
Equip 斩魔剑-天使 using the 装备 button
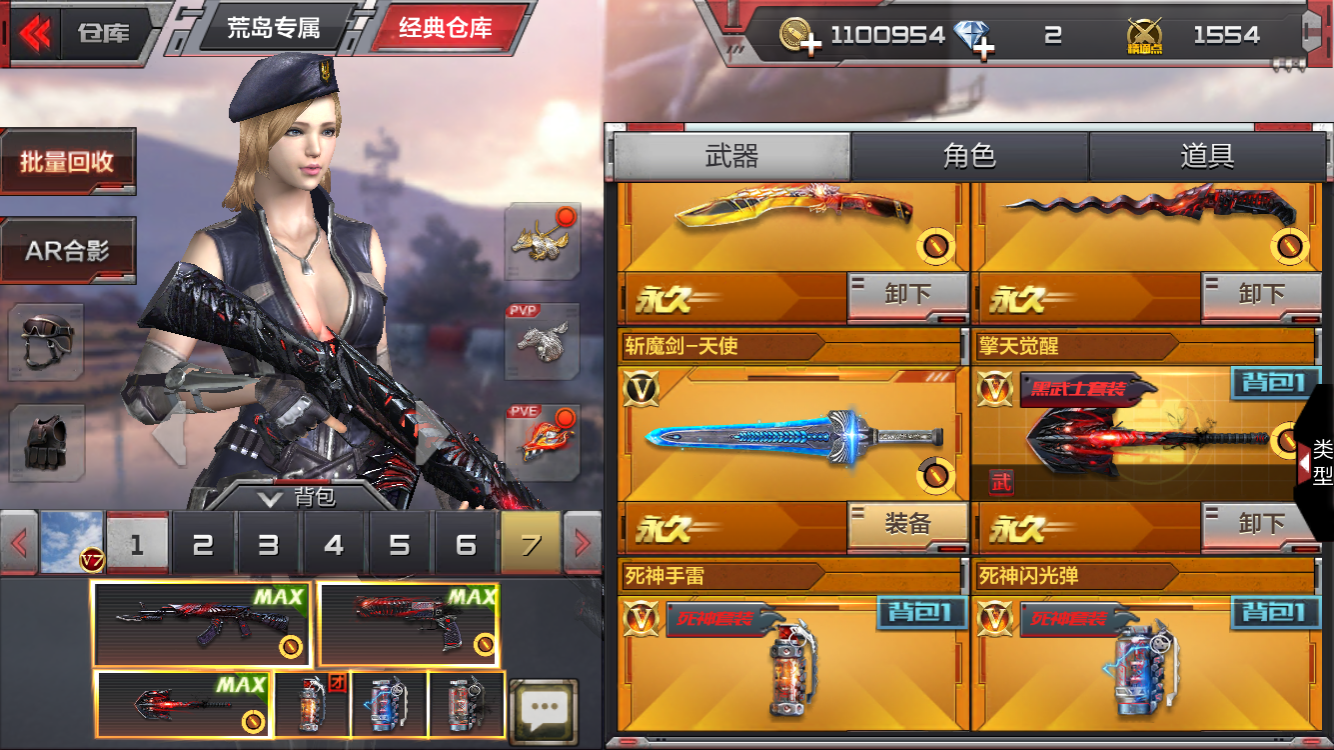tap(908, 524)
